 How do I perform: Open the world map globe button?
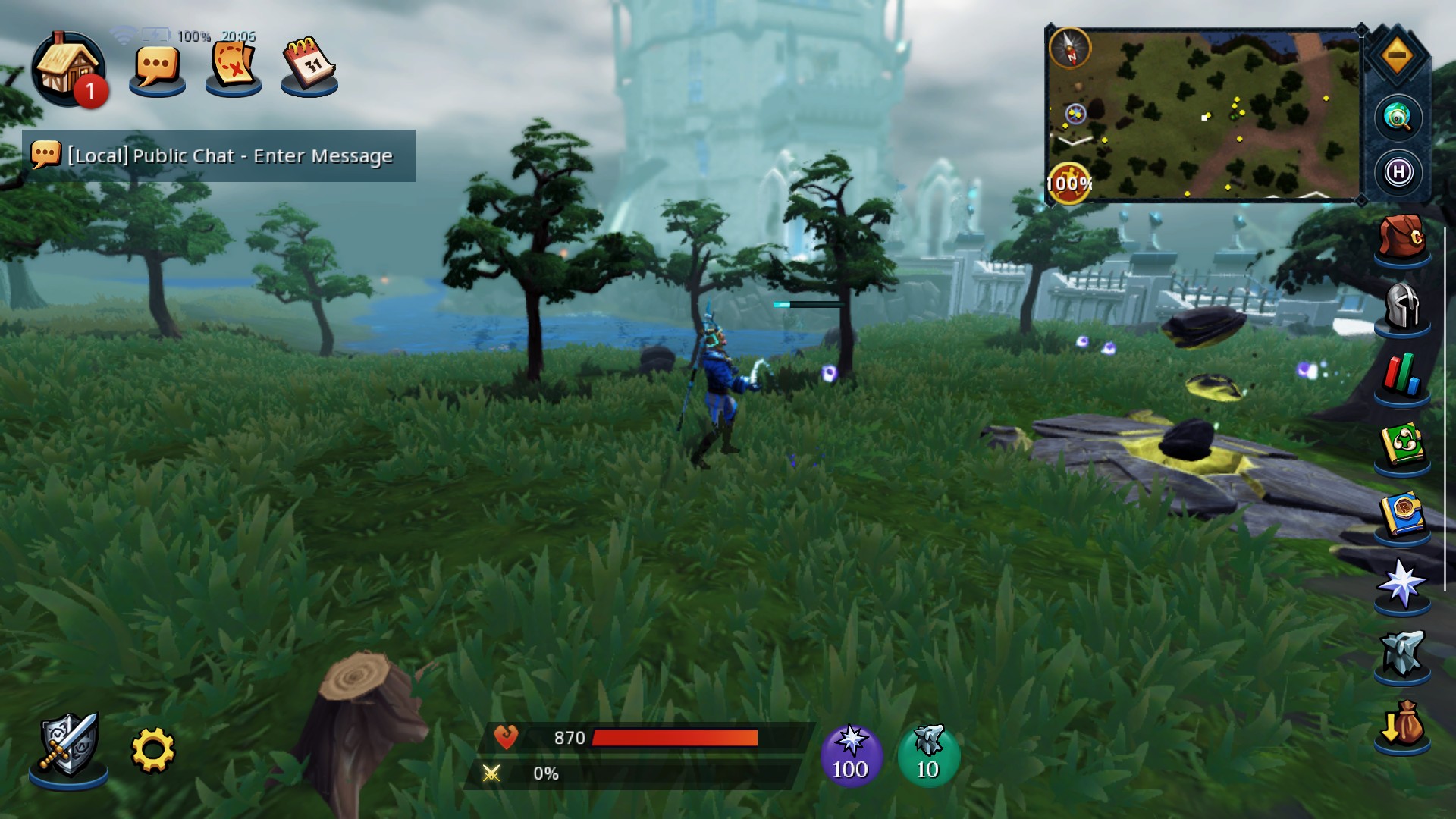[x=1398, y=118]
